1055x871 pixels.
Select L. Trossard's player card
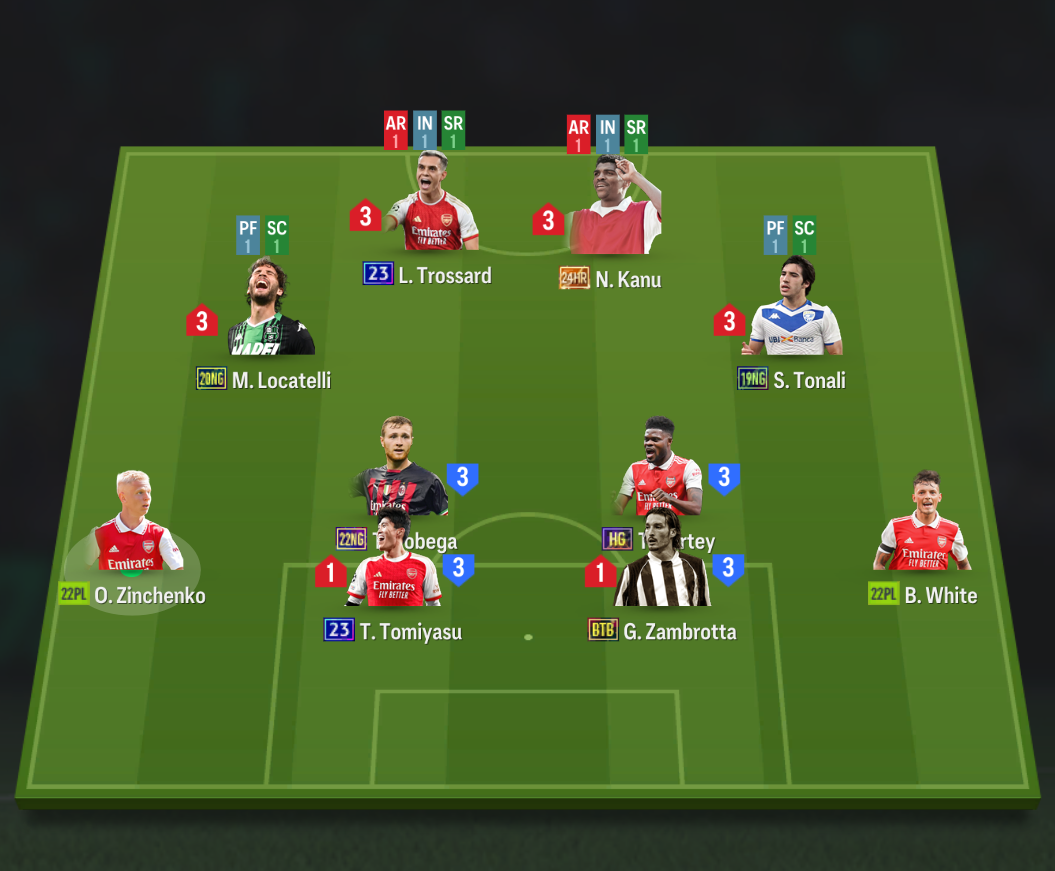tap(433, 205)
